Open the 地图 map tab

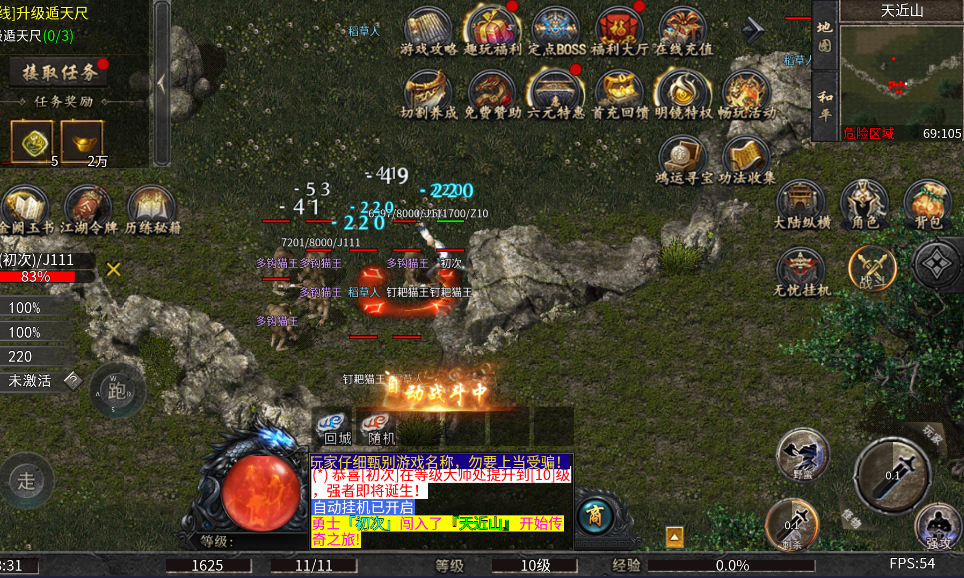click(x=824, y=35)
